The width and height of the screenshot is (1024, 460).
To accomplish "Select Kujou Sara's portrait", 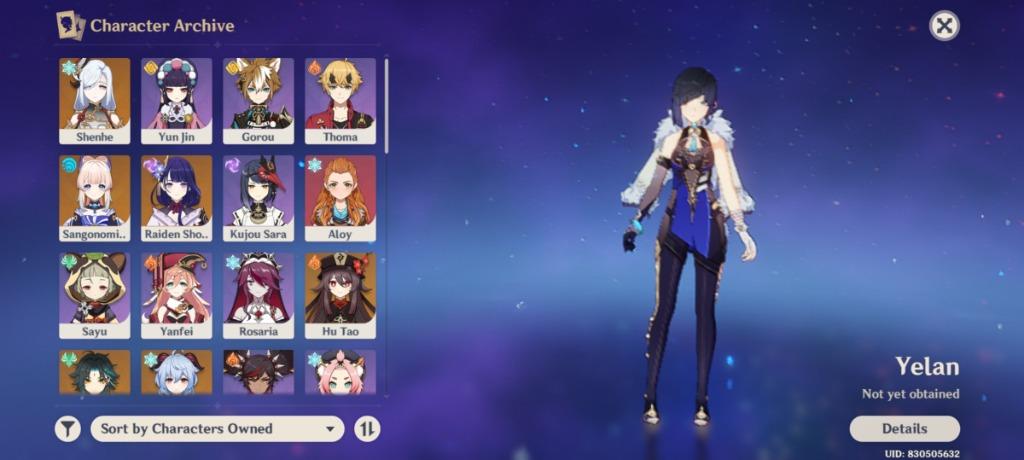I will click(x=258, y=197).
